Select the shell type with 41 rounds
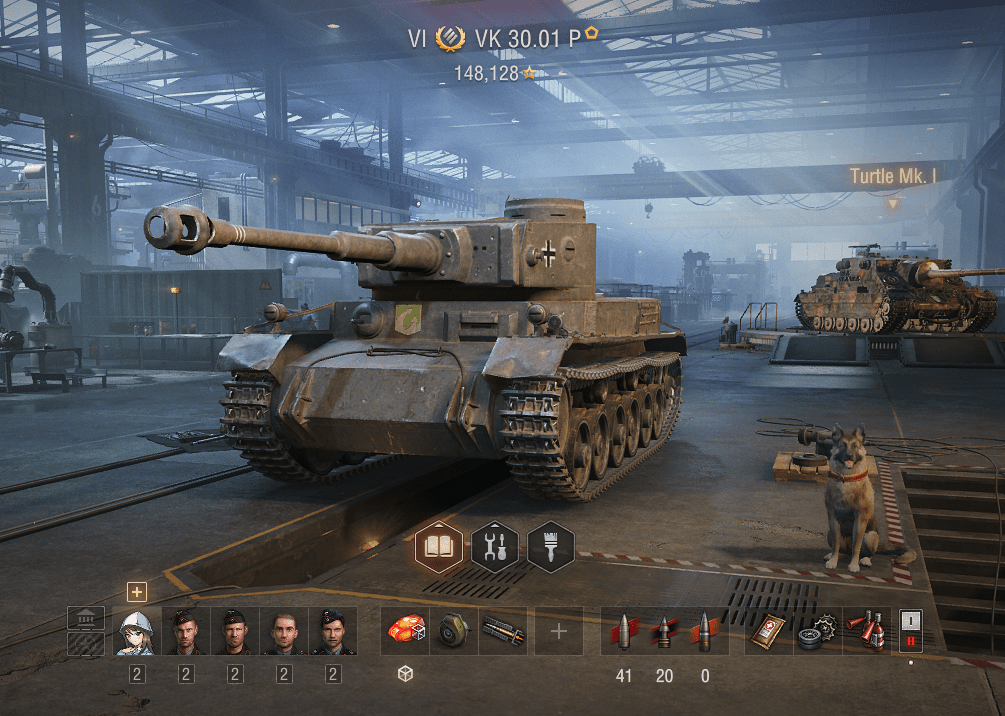The width and height of the screenshot is (1005, 716). click(624, 631)
